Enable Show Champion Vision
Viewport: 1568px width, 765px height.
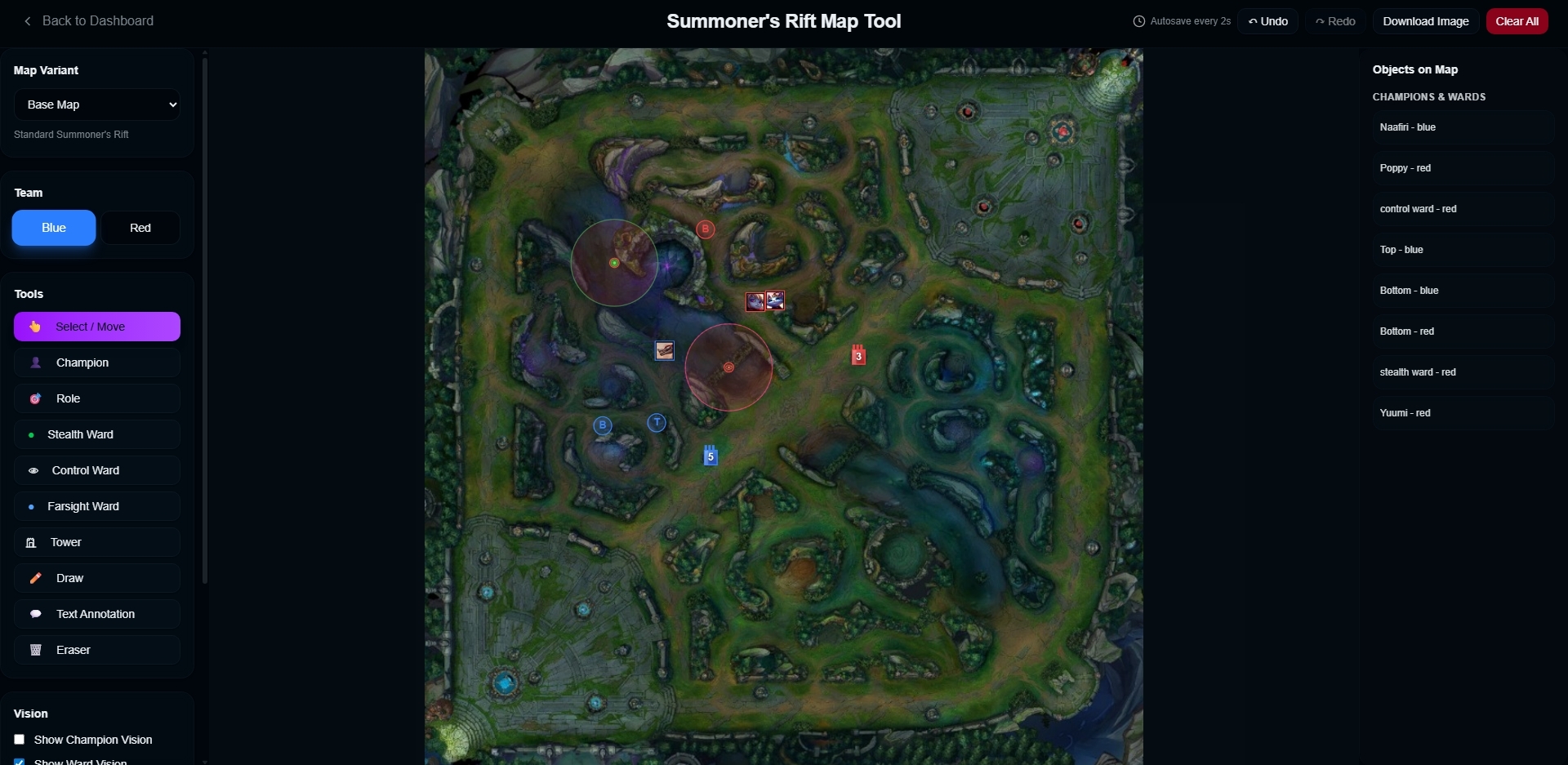(19, 739)
